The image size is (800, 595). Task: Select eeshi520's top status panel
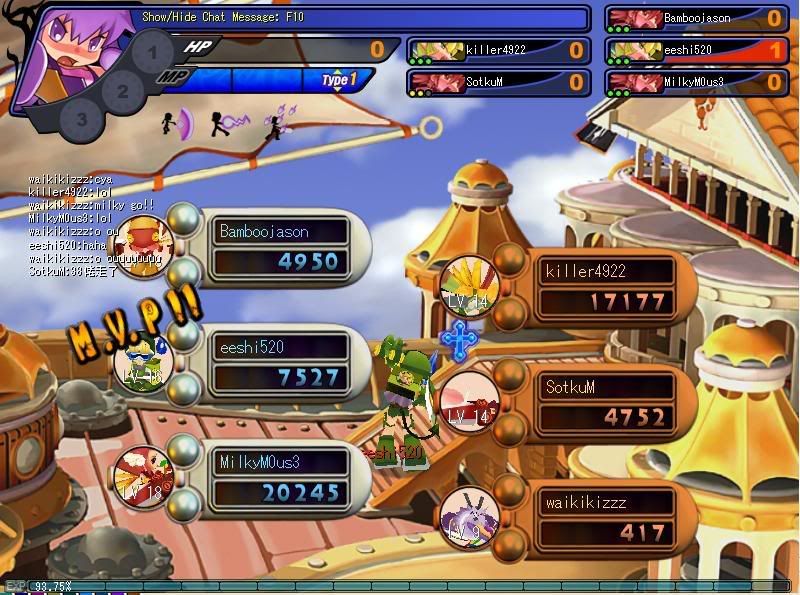(x=696, y=49)
